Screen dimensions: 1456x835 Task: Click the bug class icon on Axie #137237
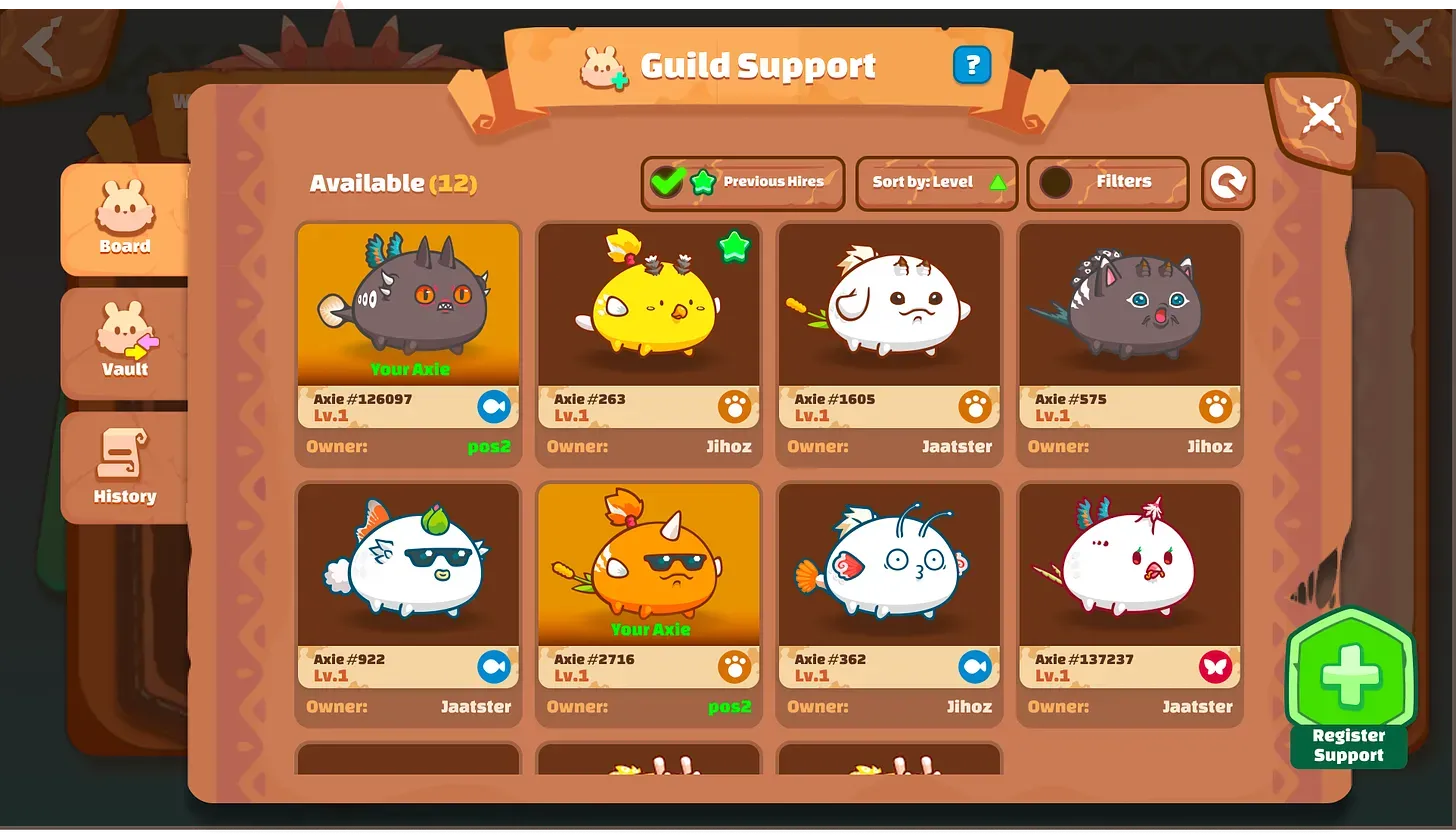(1217, 666)
